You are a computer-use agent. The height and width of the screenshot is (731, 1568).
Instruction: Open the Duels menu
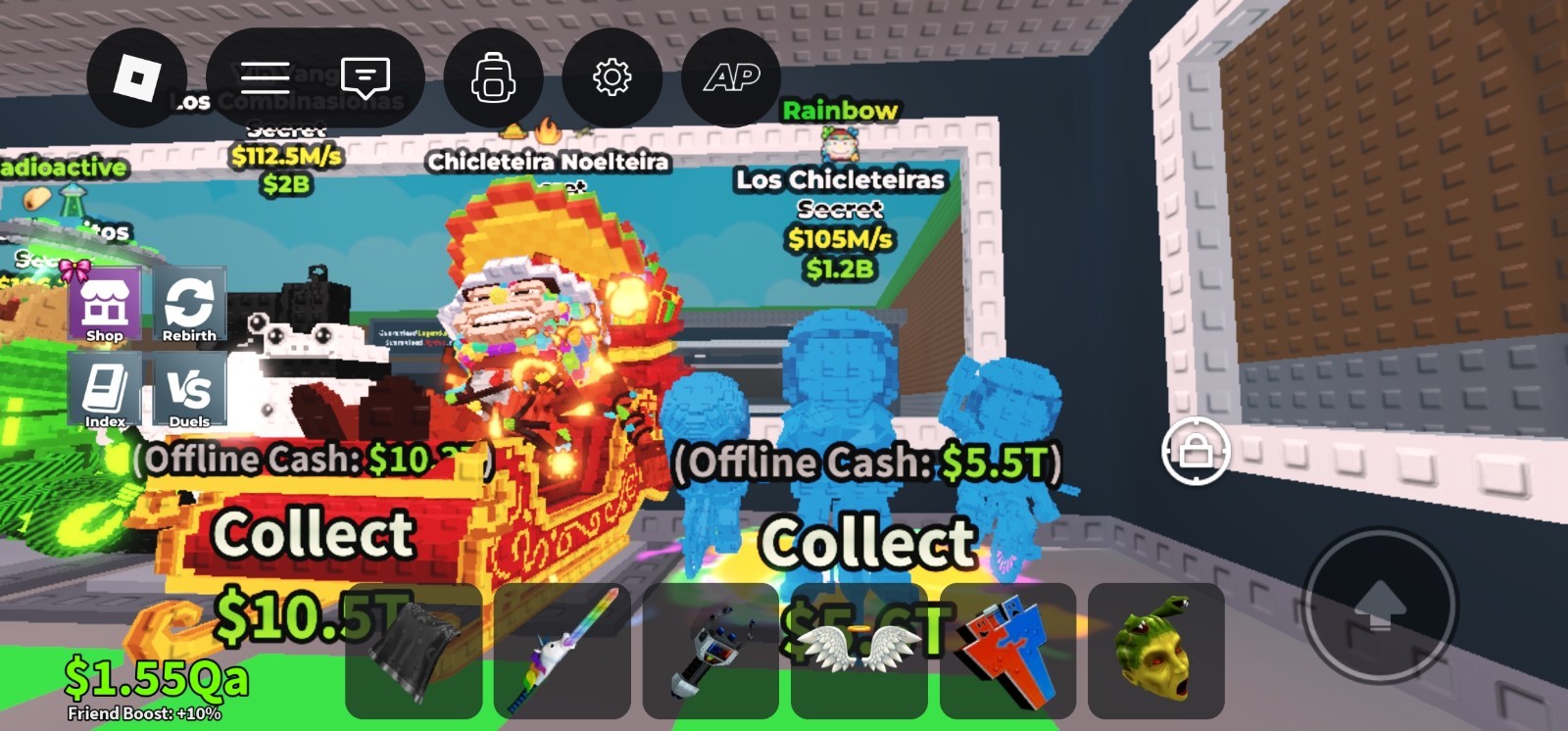190,391
